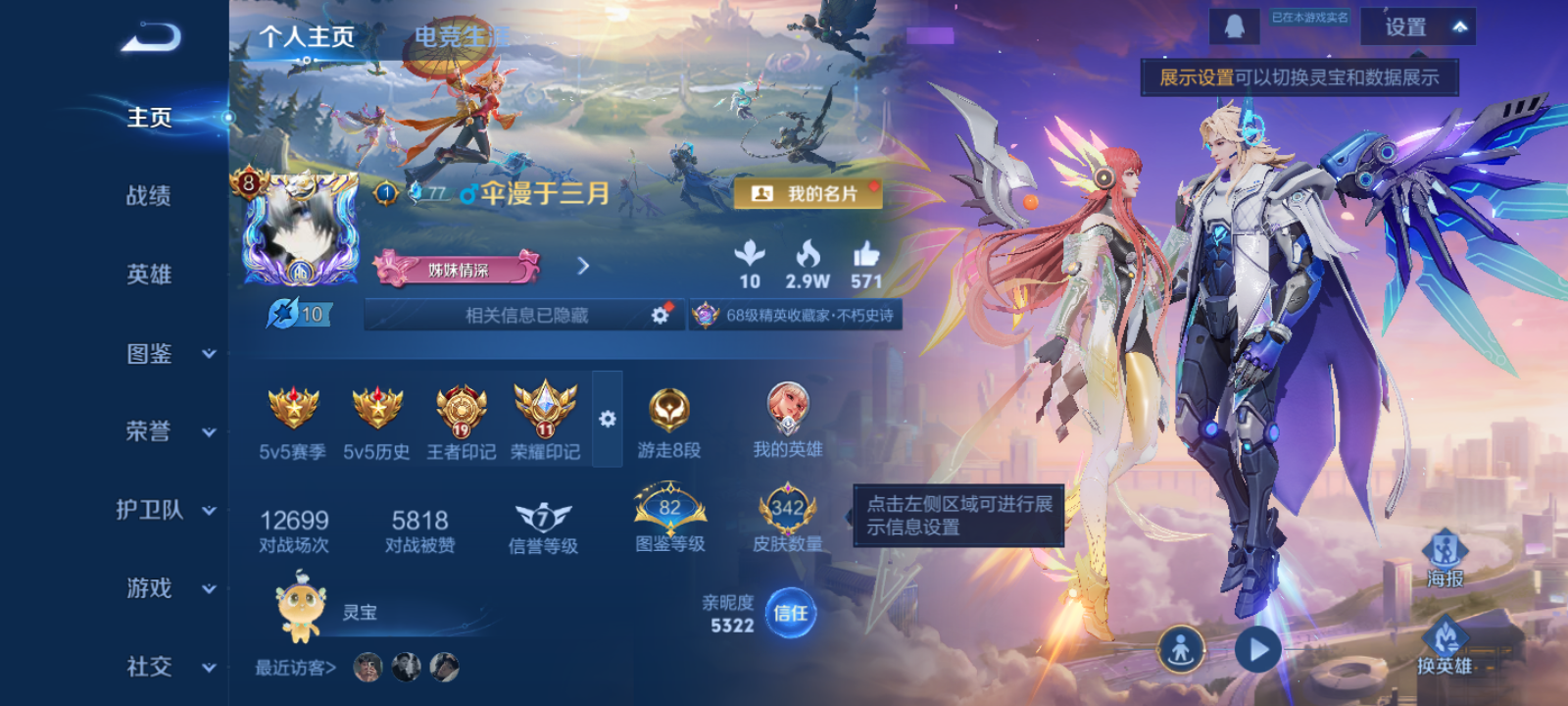Screen dimensions: 1568x706
Task: Open the 荣耀印记 badge icon
Action: click(x=545, y=410)
